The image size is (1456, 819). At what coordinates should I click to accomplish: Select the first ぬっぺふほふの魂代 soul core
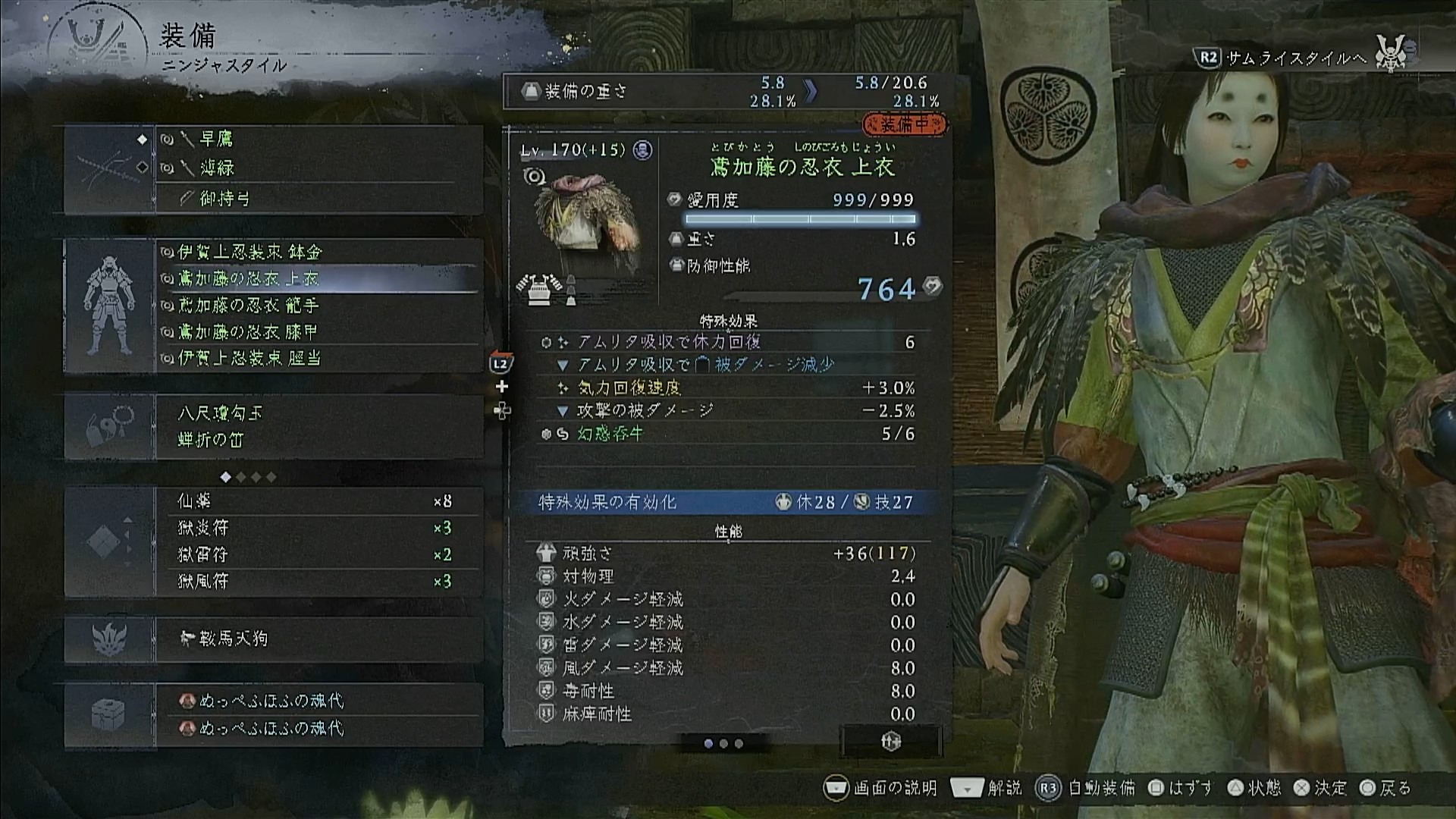pyautogui.click(x=318, y=701)
